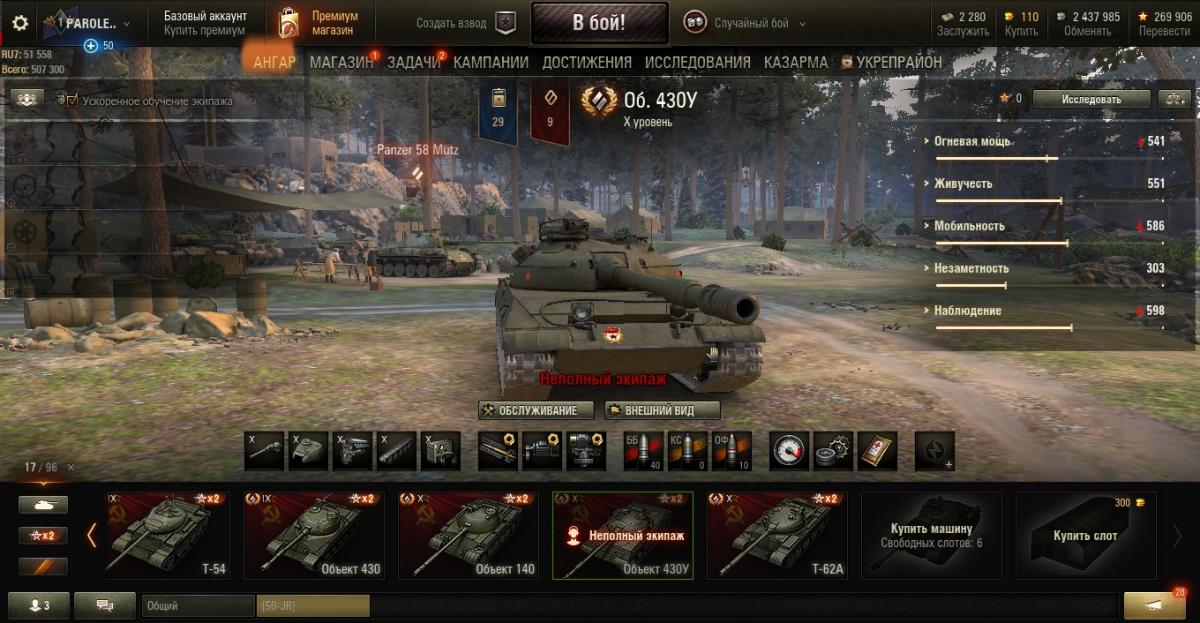Viewport: 1200px width, 623px height.
Task: Open the ЗАДАЧИ tab
Action: click(414, 62)
